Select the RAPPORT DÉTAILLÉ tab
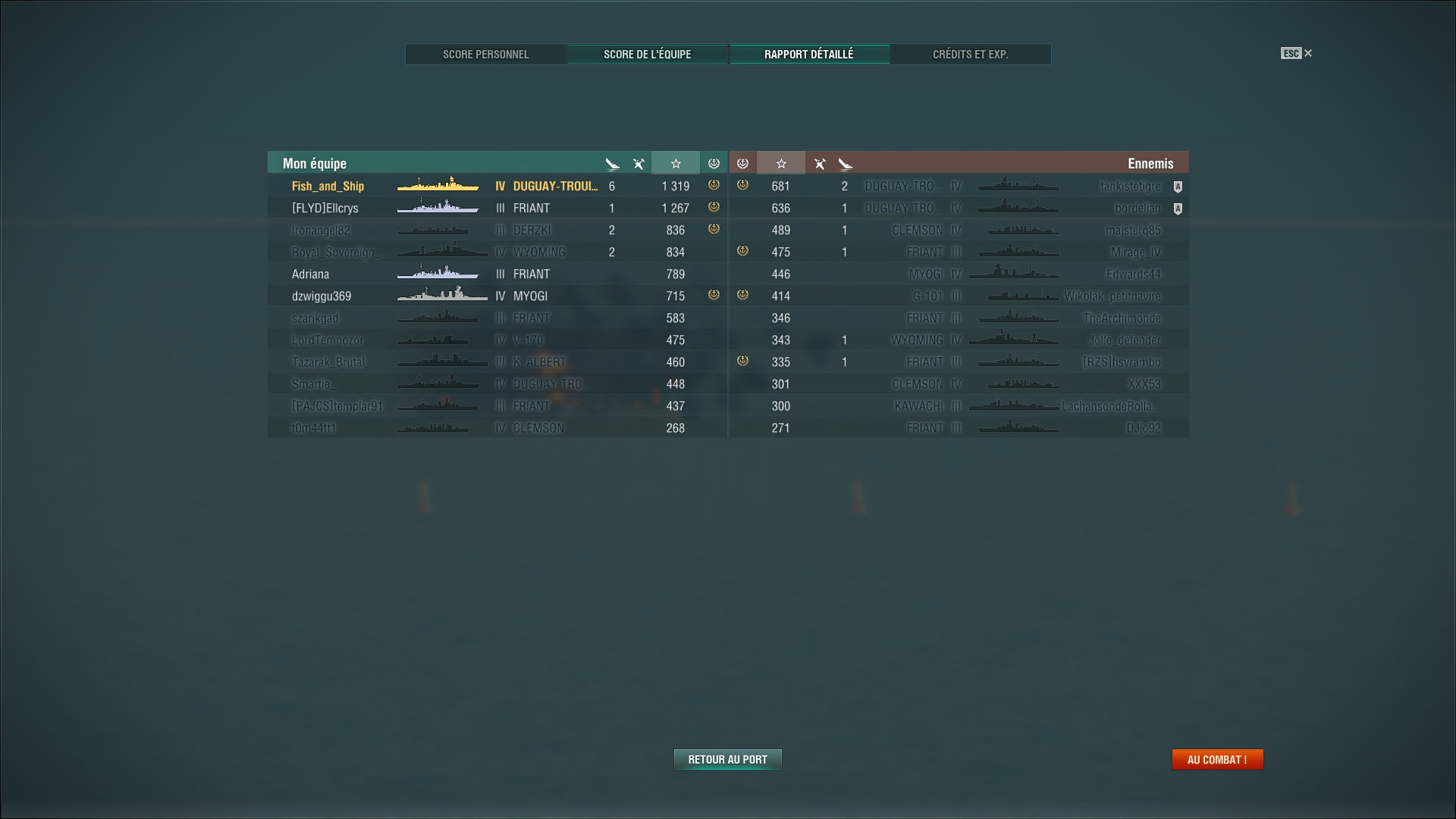This screenshot has height=819, width=1456. (x=809, y=54)
